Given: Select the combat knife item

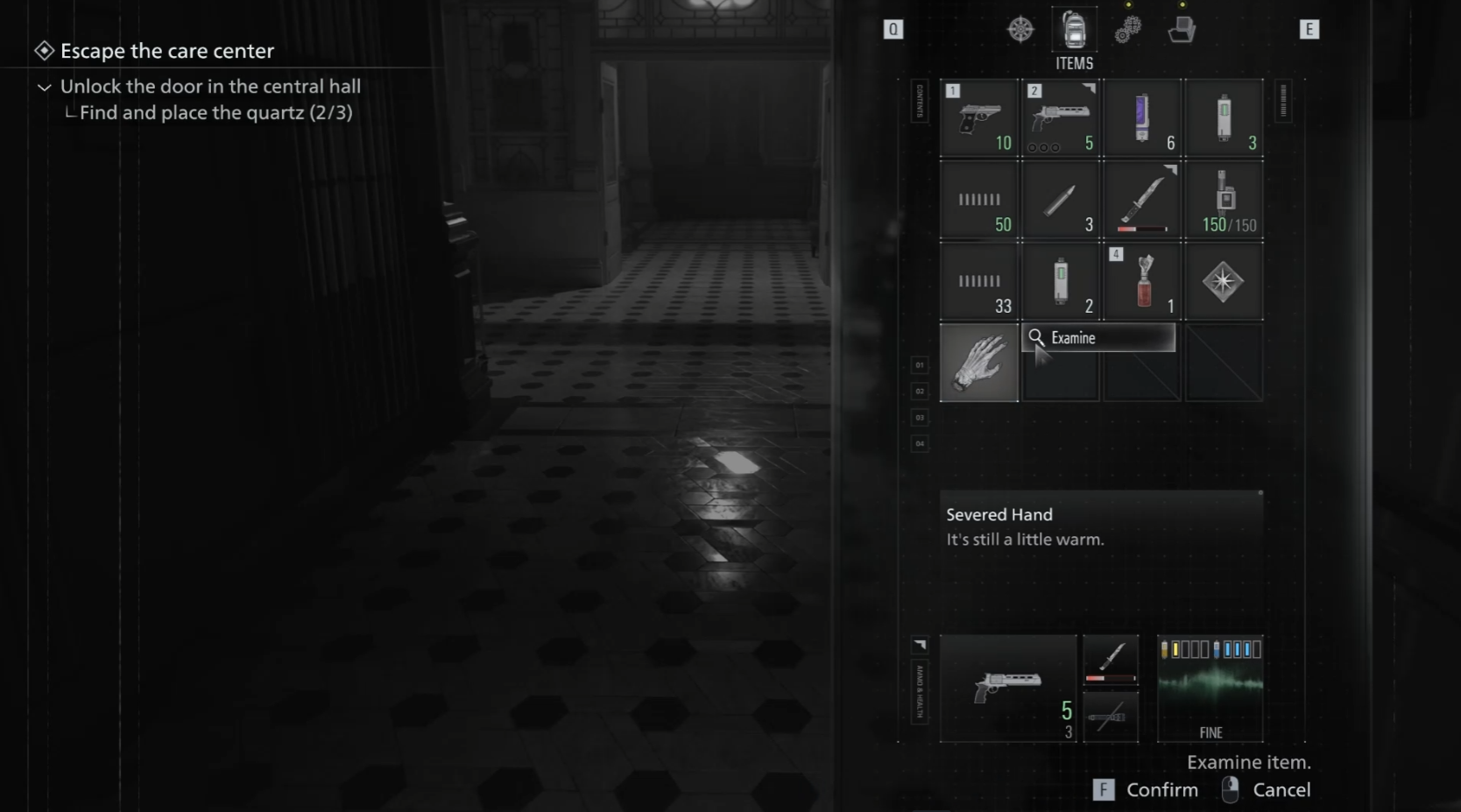Looking at the screenshot, I should [x=1142, y=200].
